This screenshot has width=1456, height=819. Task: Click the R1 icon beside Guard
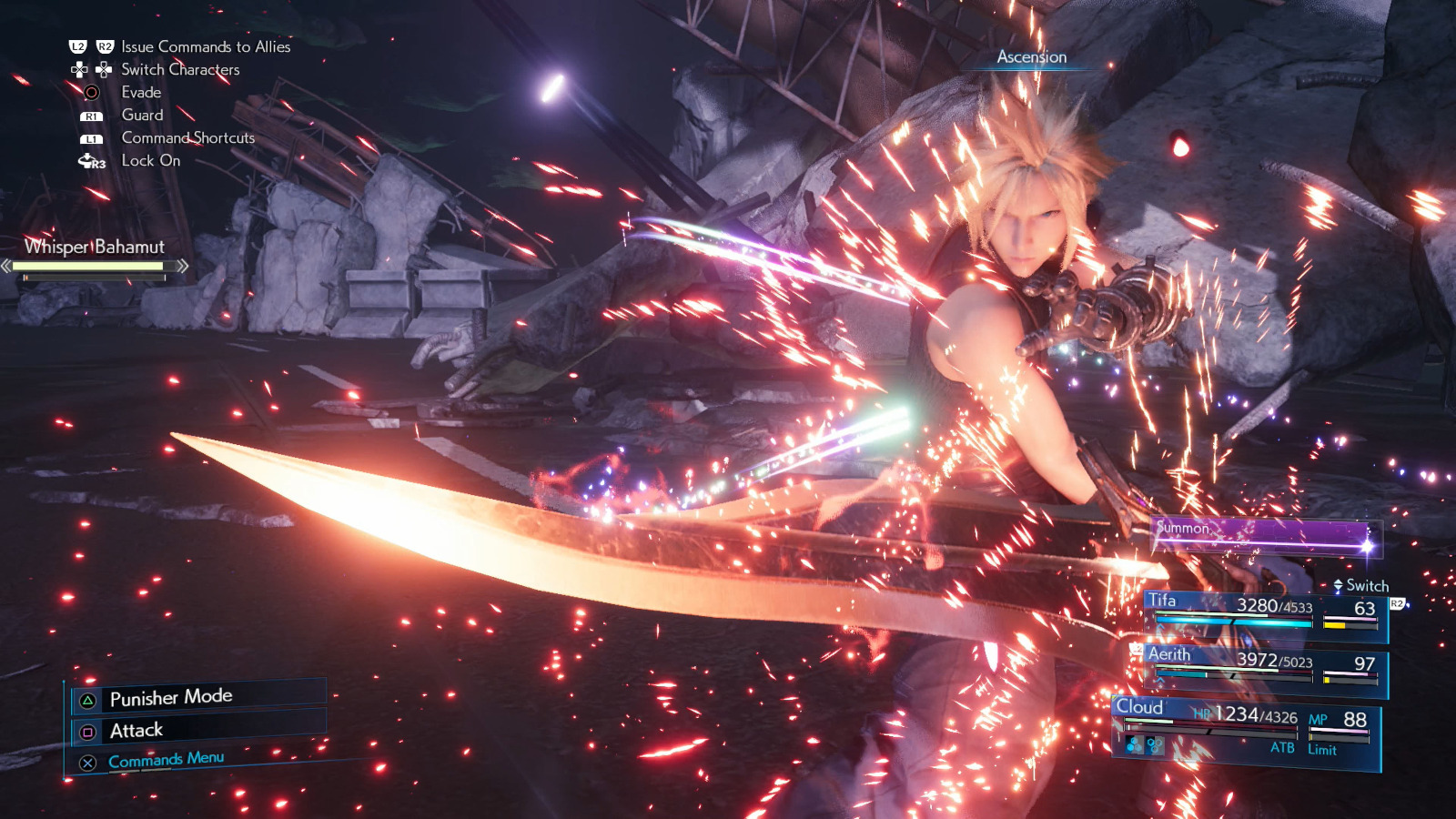click(94, 116)
